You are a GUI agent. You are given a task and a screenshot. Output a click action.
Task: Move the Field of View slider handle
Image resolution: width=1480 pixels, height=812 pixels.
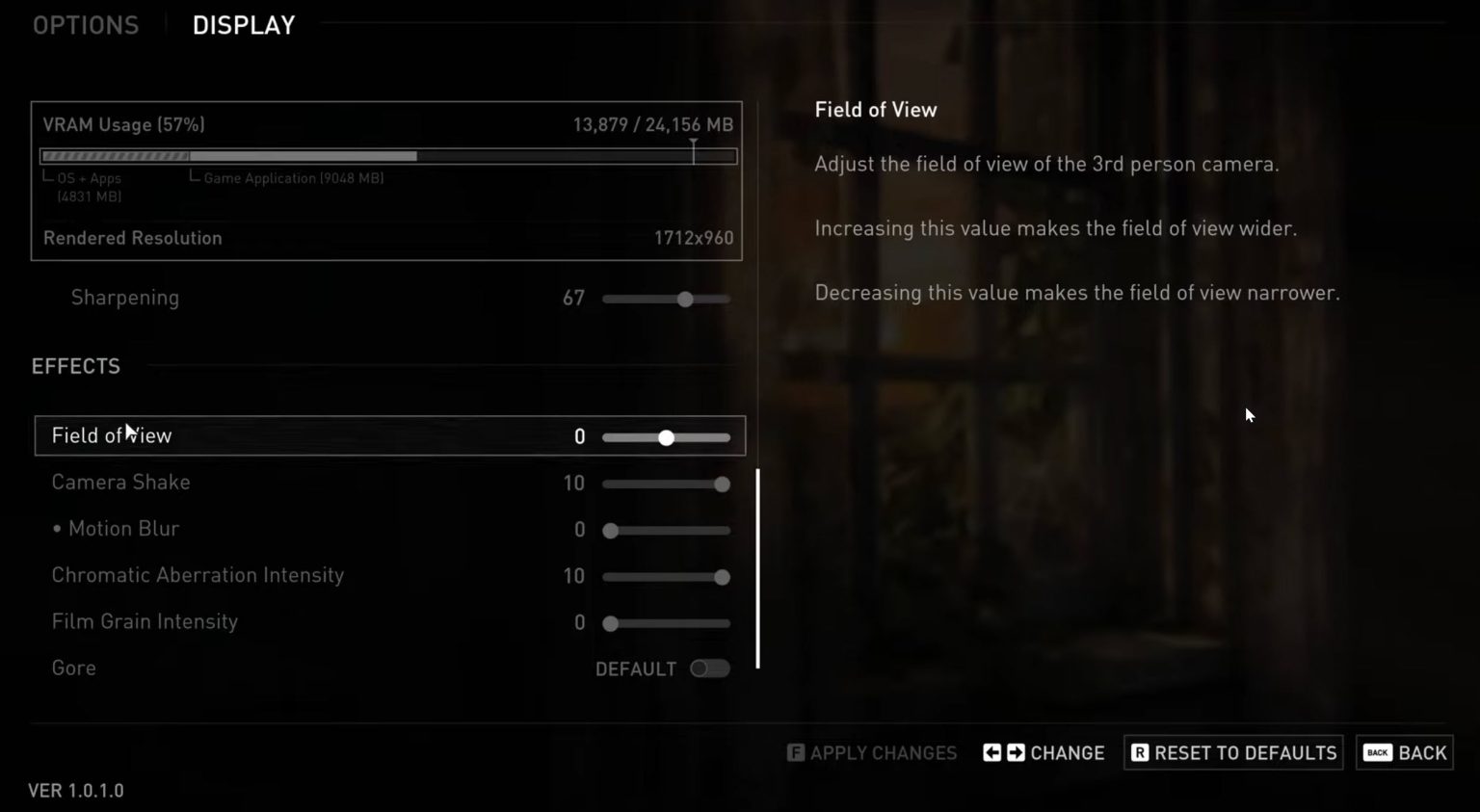coord(666,437)
